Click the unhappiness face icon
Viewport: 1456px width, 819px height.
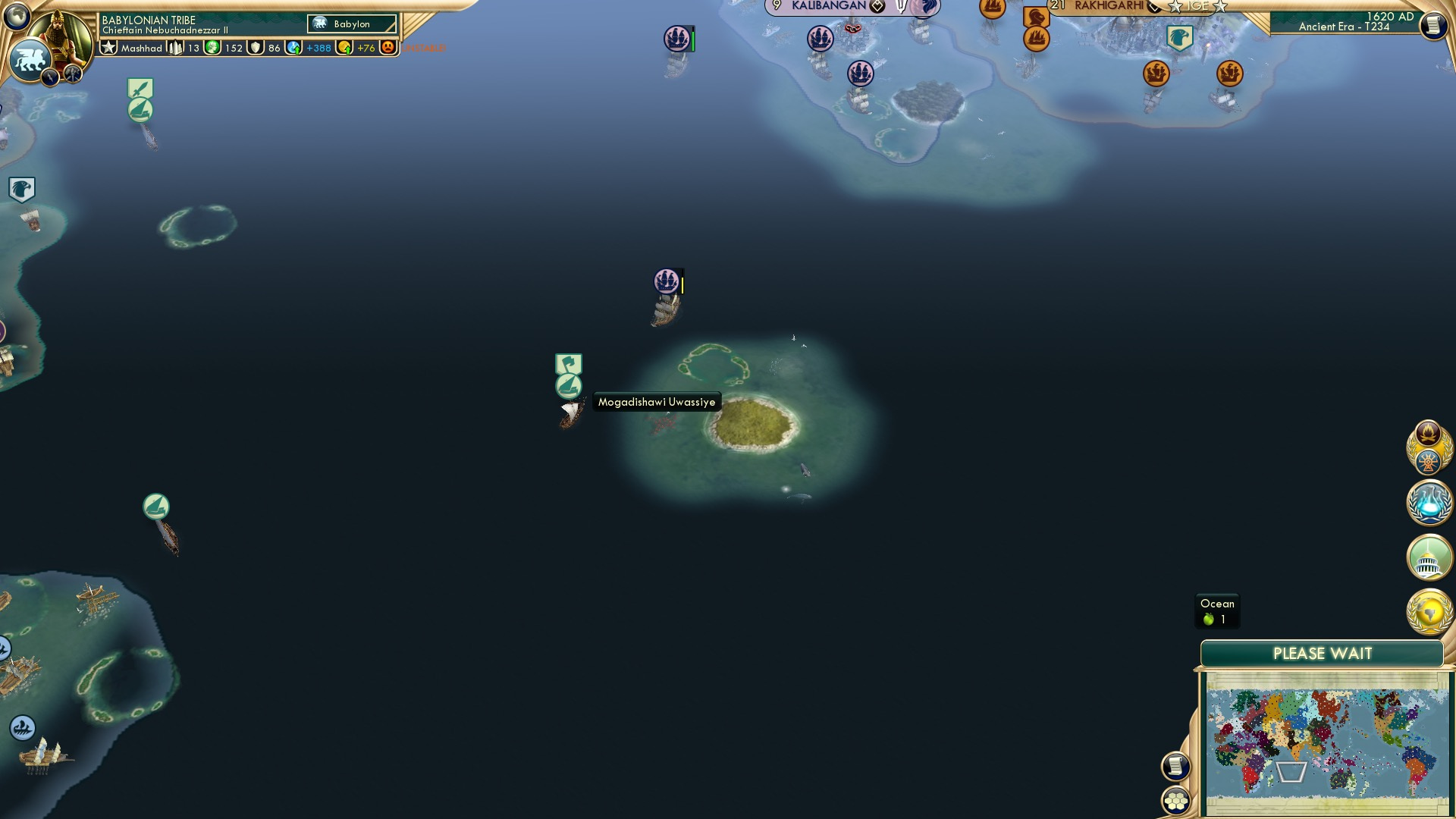pyautogui.click(x=387, y=48)
